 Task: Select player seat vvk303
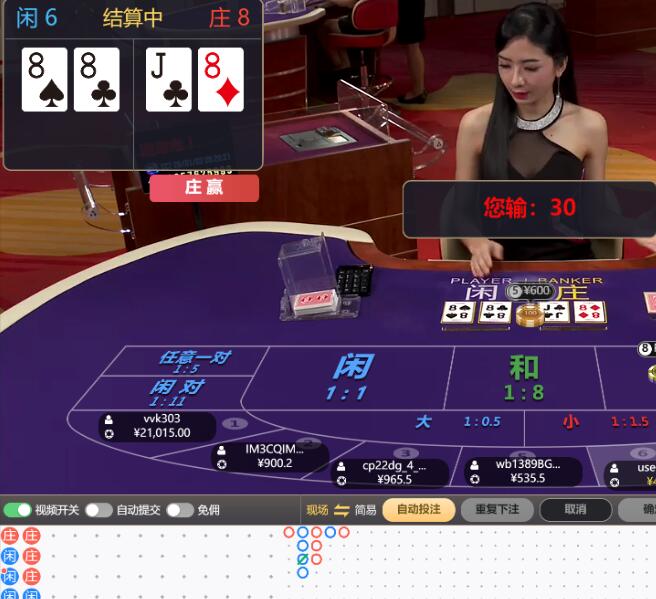point(160,426)
